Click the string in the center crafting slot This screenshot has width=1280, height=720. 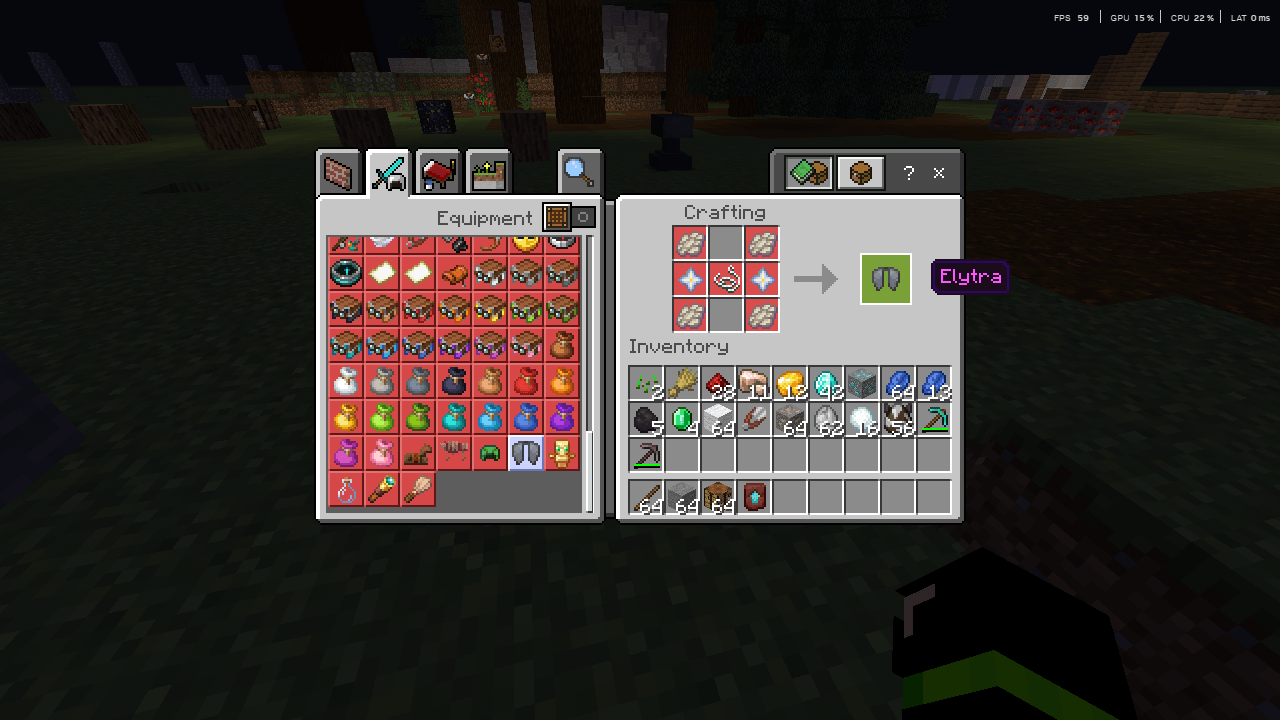(725, 279)
